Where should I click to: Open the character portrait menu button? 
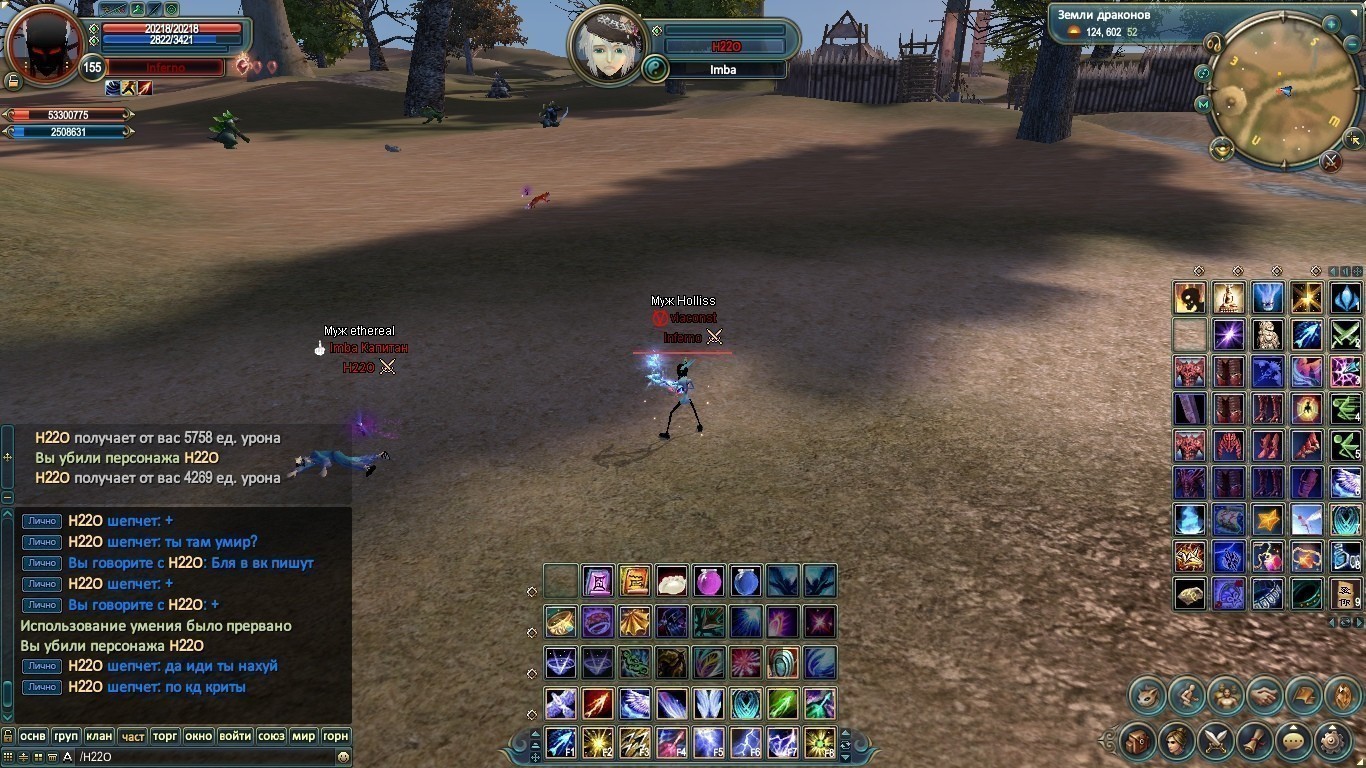[1176, 741]
